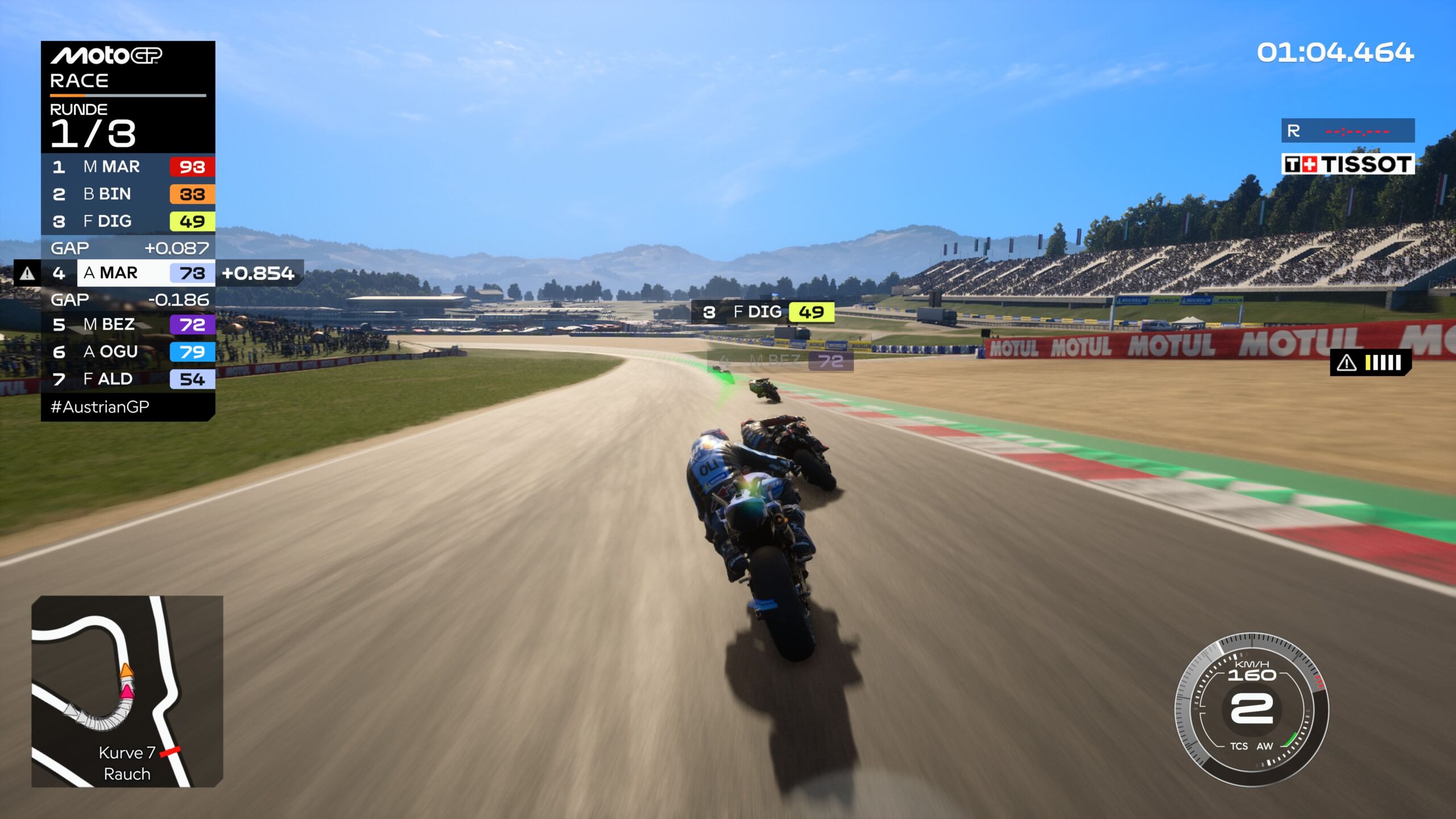This screenshot has height=819, width=1456.
Task: Select F ALD seventh place row
Action: click(128, 379)
